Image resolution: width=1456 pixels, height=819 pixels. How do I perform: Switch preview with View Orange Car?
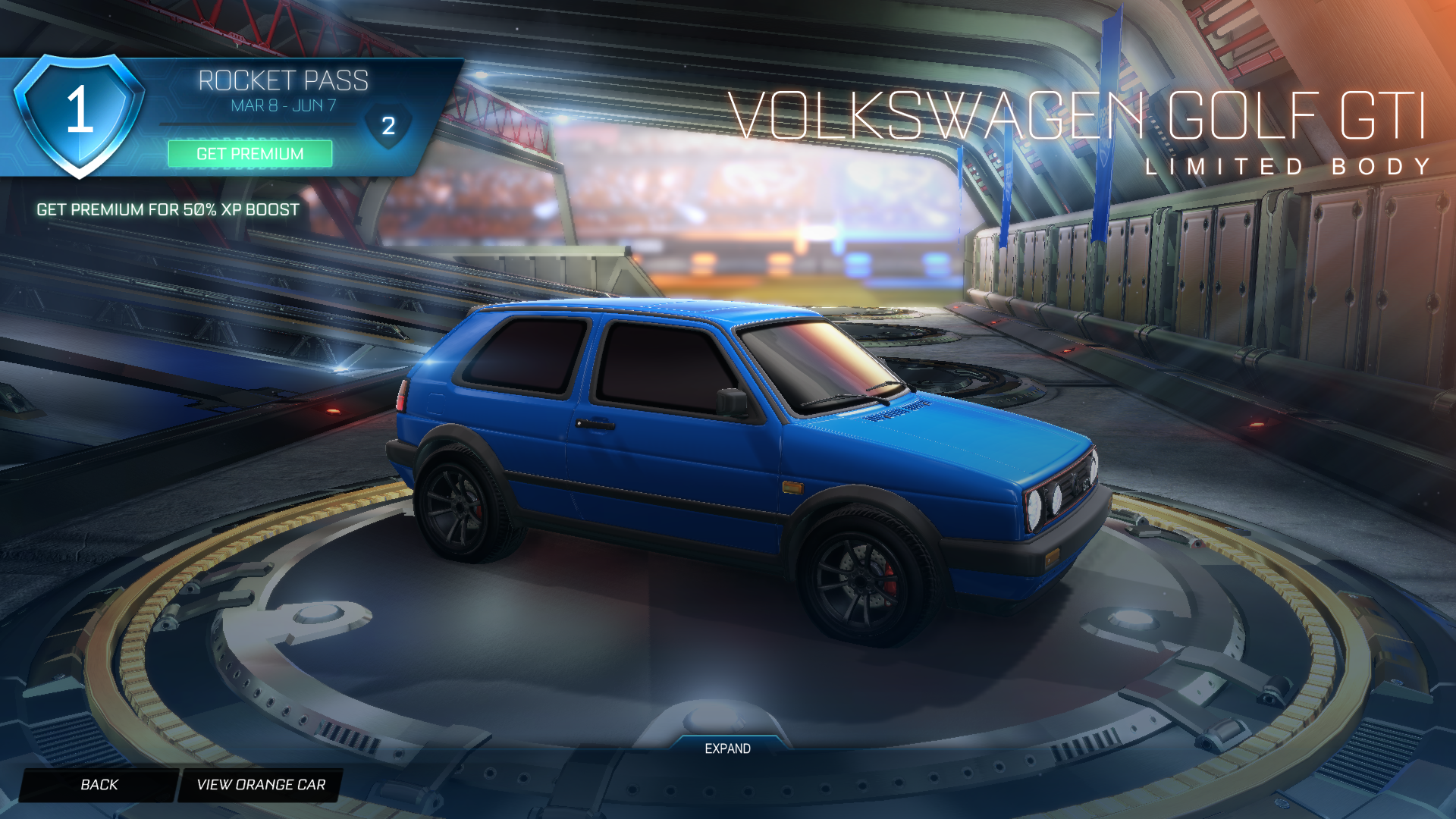coord(260,785)
